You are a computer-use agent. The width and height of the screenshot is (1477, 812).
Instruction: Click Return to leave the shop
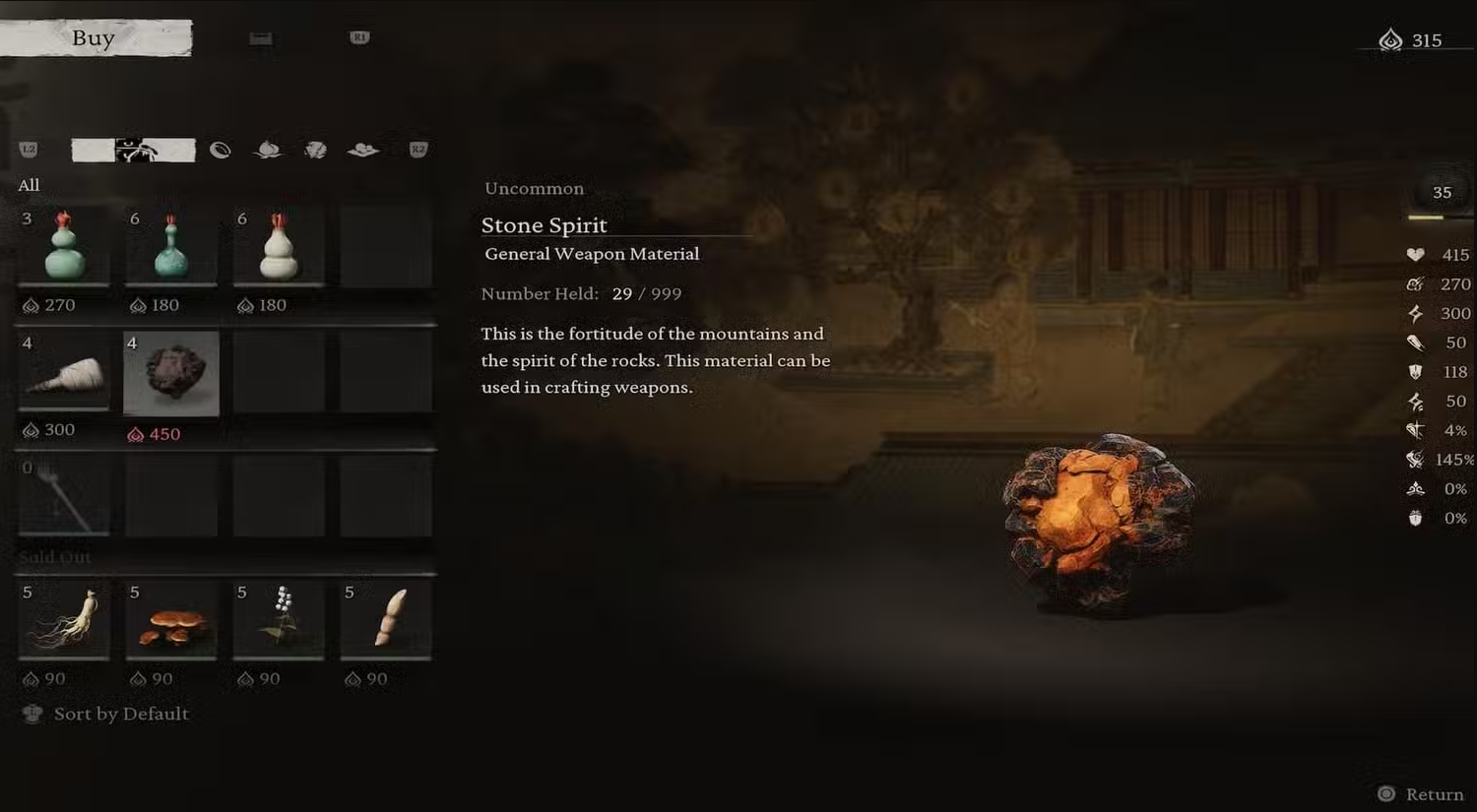coord(1422,794)
